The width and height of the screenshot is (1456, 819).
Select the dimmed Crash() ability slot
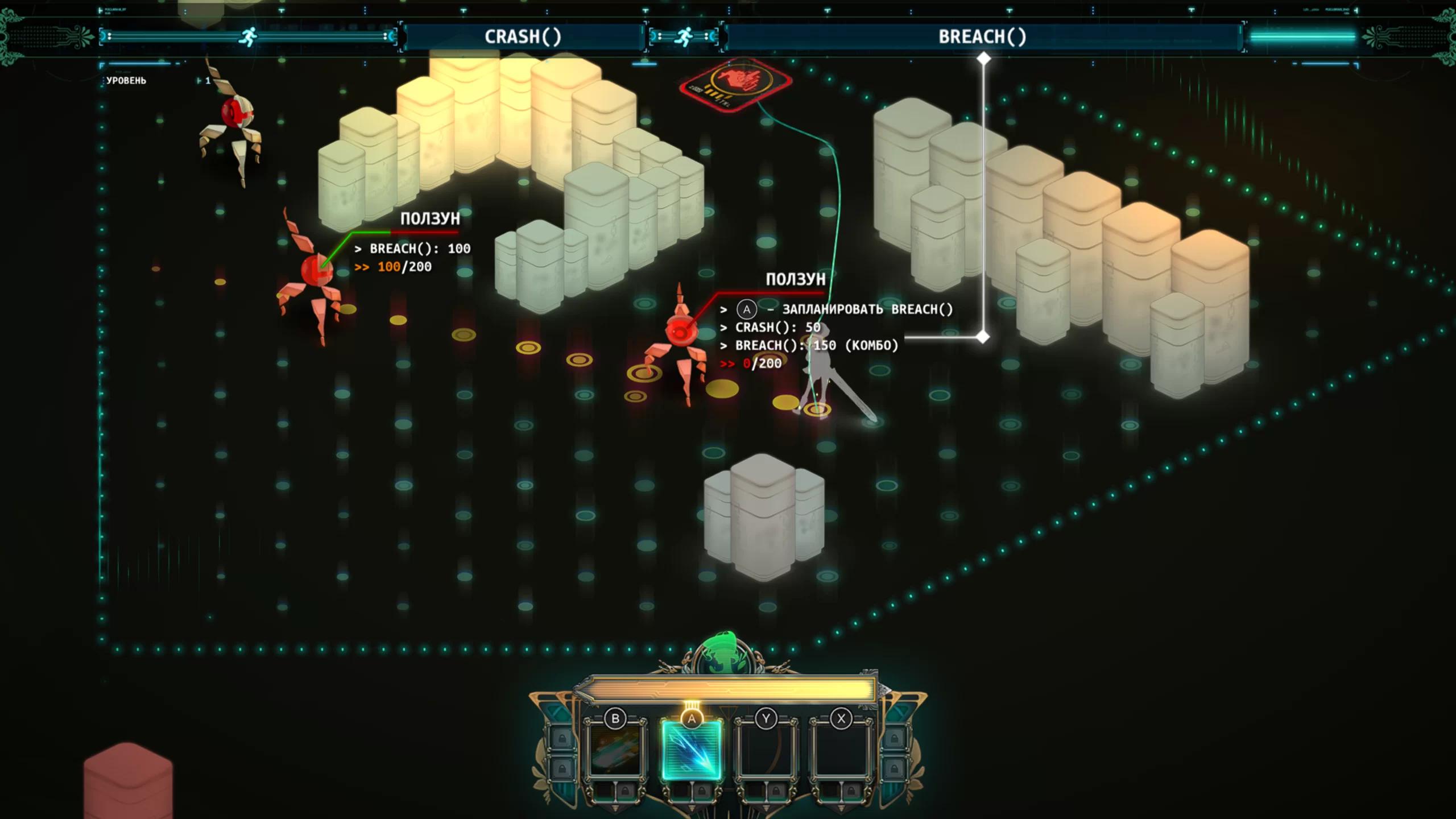615,750
